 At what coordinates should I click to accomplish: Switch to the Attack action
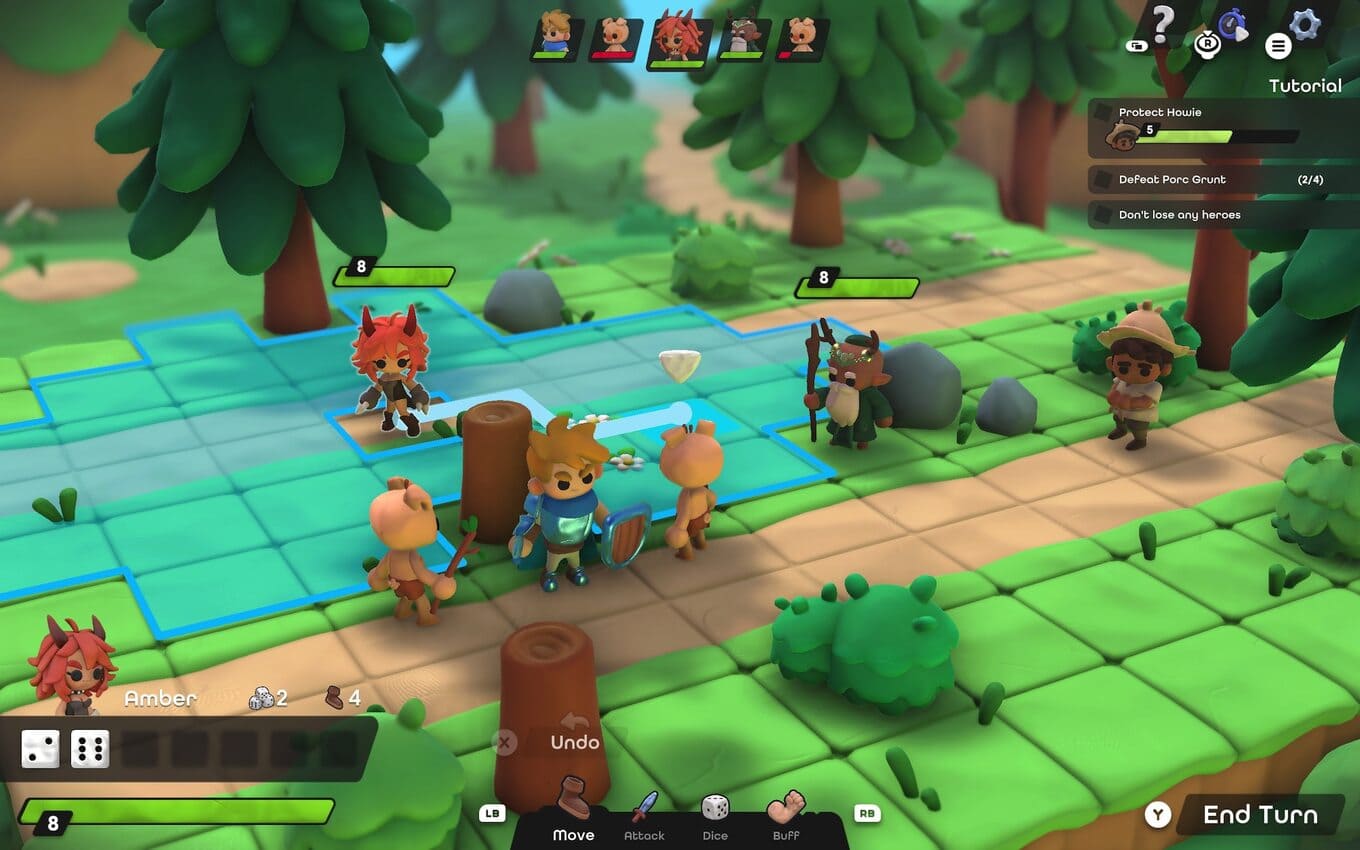(644, 814)
